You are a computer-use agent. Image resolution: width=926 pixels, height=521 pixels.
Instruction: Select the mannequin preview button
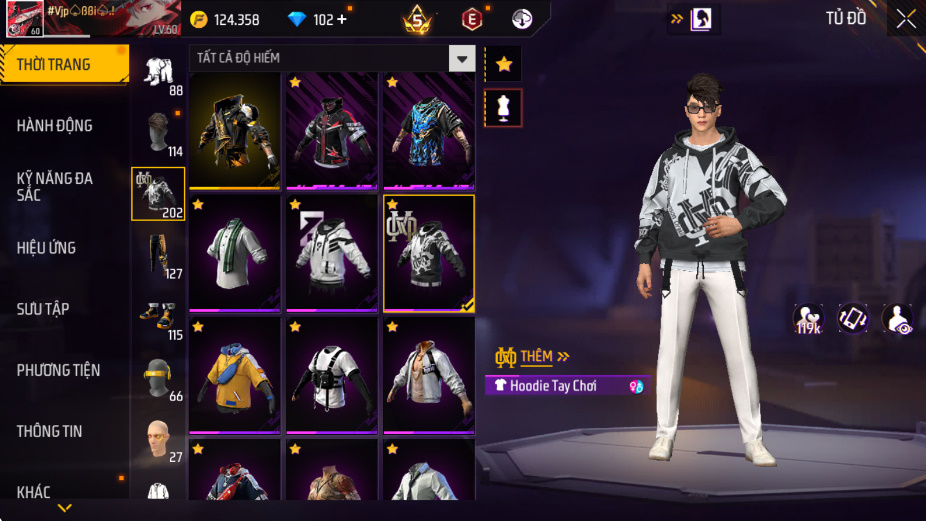coord(503,108)
